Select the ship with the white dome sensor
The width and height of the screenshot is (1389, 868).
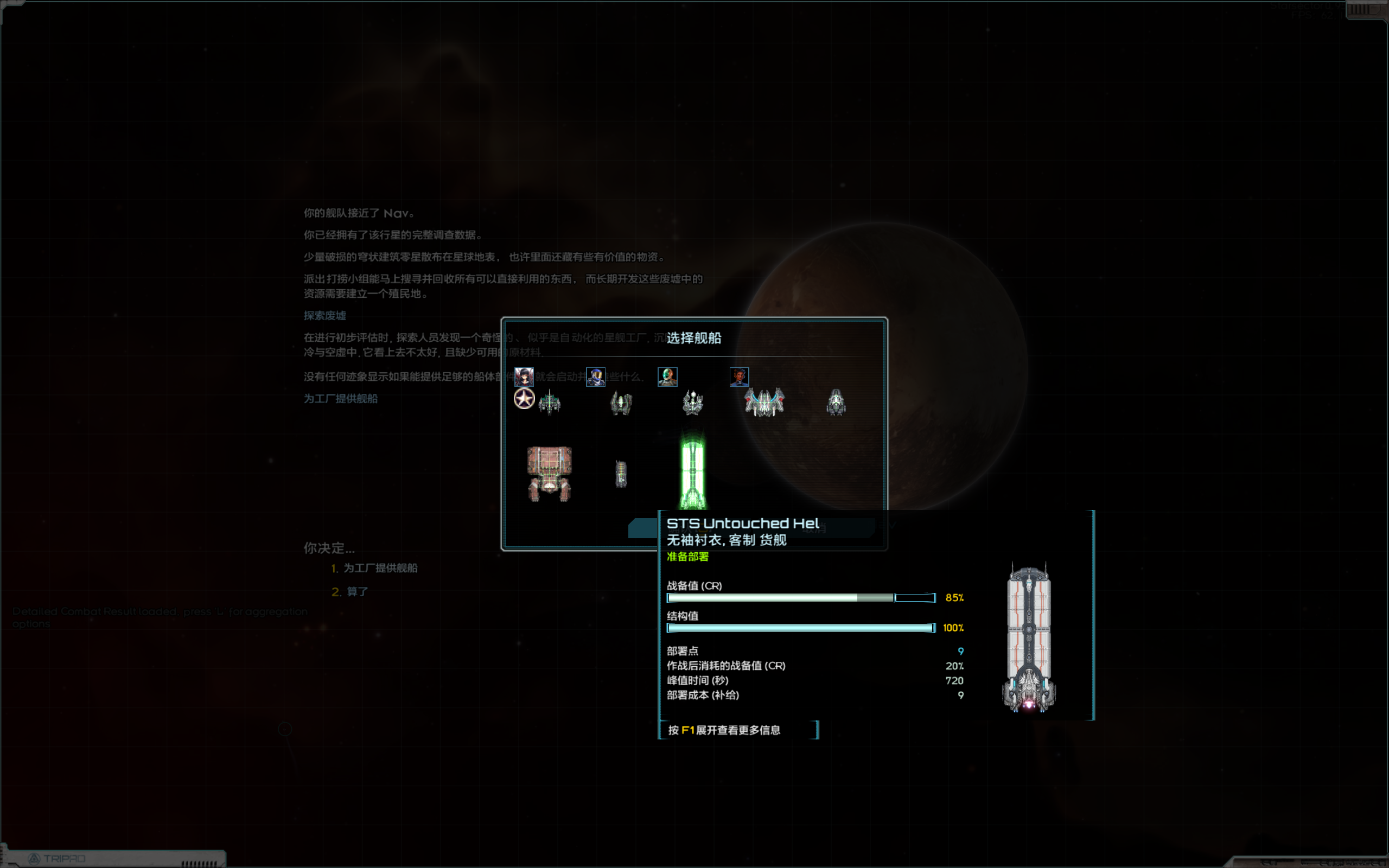tap(693, 402)
